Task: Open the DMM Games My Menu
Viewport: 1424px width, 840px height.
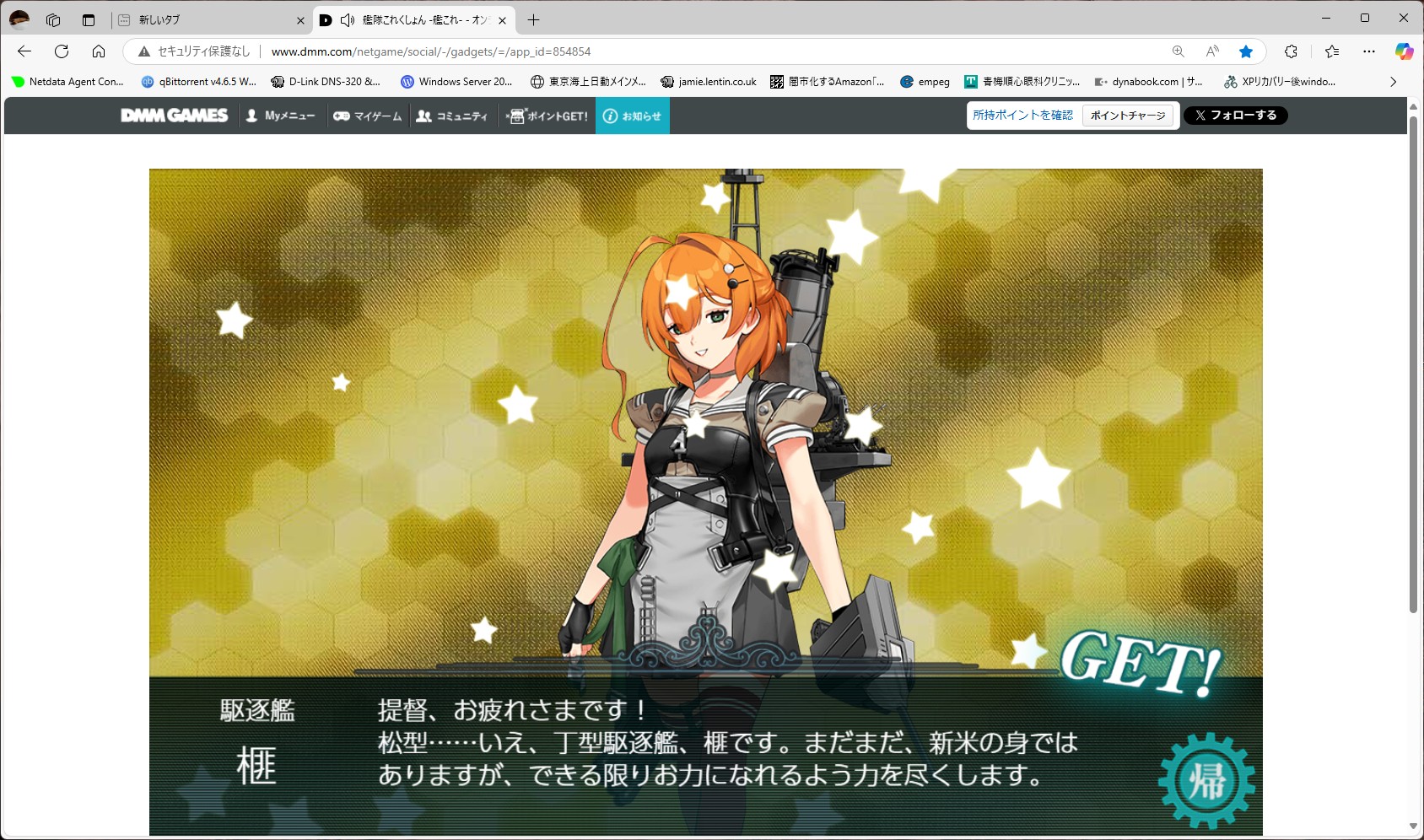Action: tap(280, 116)
